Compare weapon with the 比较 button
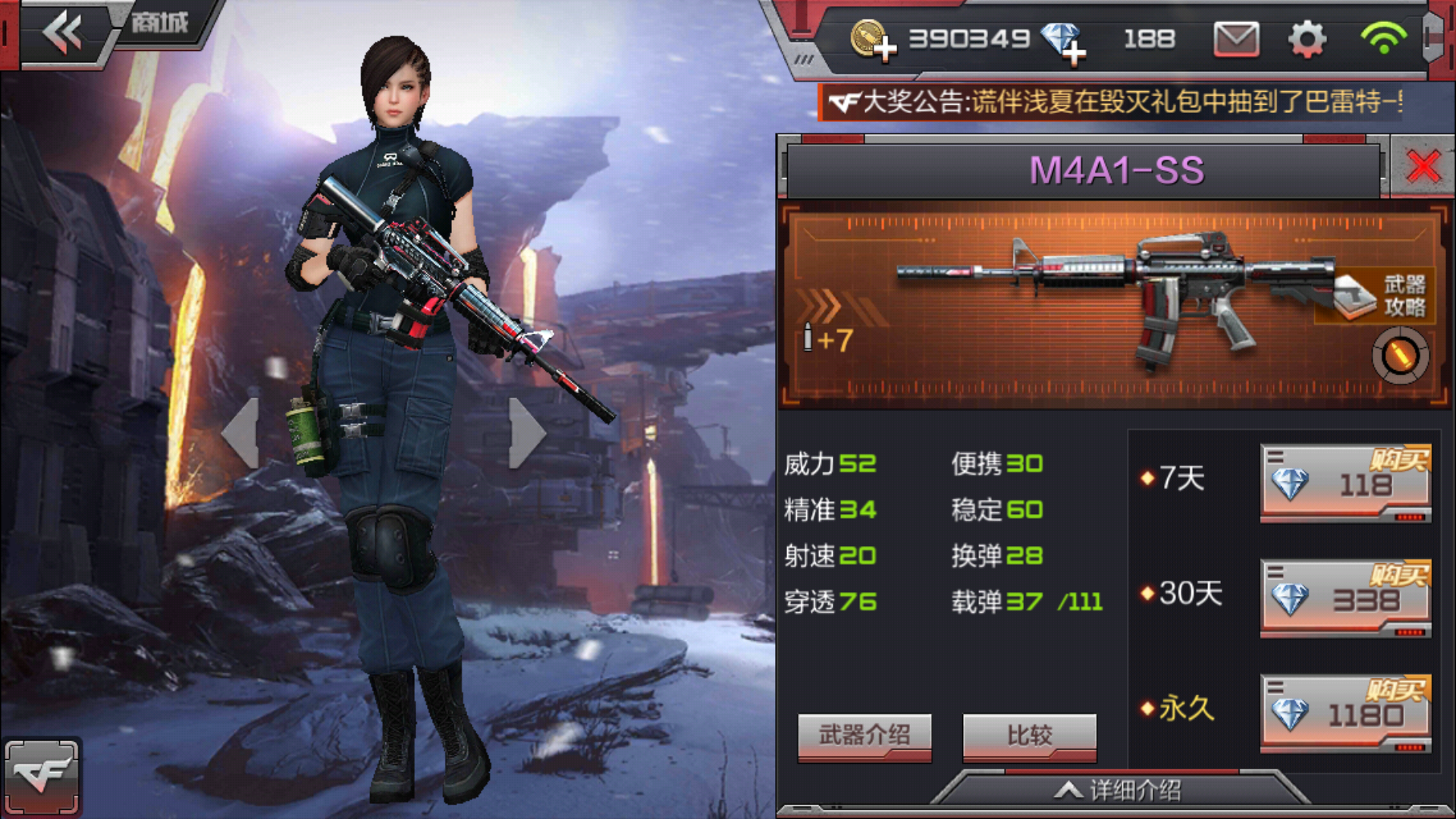 pos(1029,736)
